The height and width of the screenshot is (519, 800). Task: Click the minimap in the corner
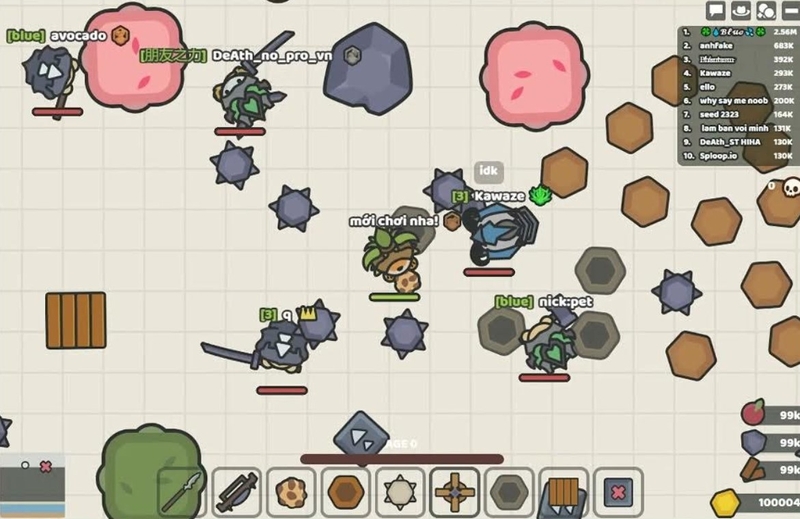pos(33,481)
